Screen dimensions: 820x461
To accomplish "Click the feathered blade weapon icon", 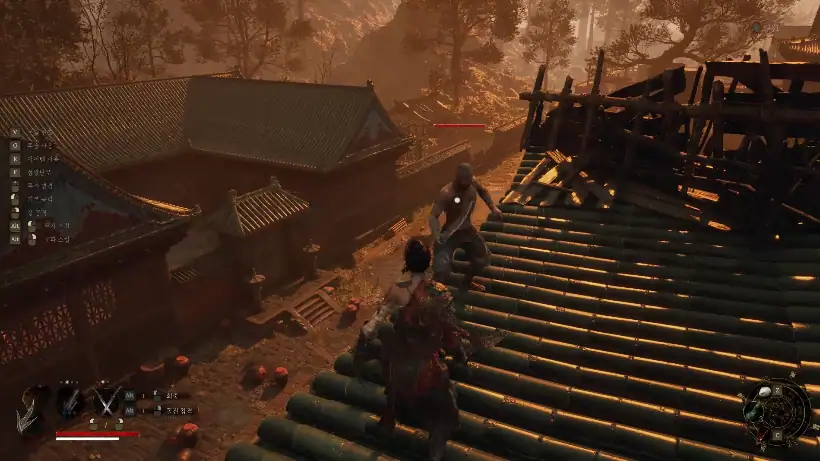I will [x=70, y=401].
